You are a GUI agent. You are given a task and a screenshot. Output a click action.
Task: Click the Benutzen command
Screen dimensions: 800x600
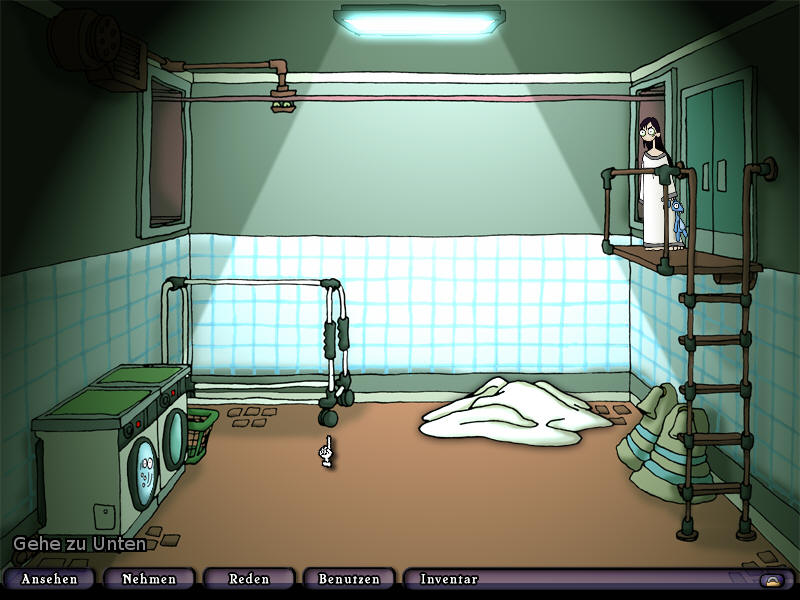[x=348, y=579]
